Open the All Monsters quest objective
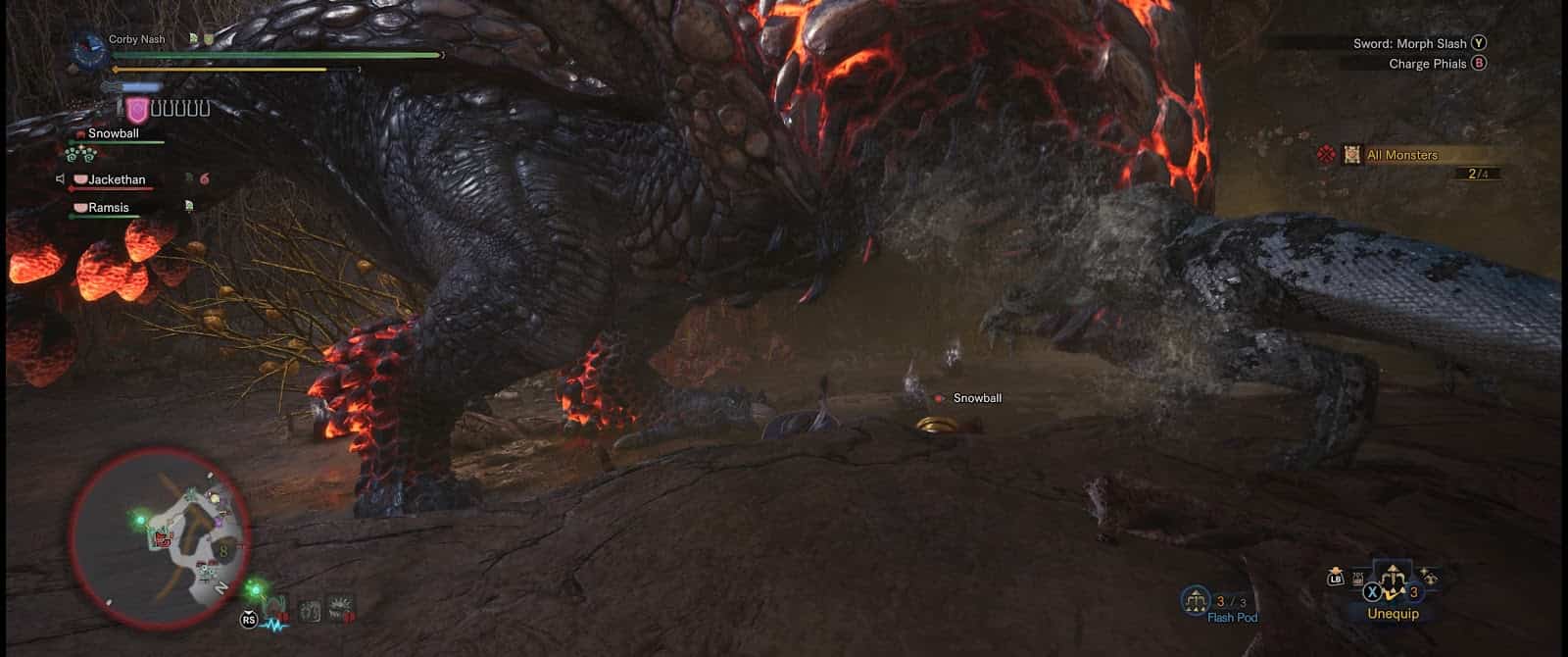Image resolution: width=1568 pixels, height=657 pixels. 1401,155
